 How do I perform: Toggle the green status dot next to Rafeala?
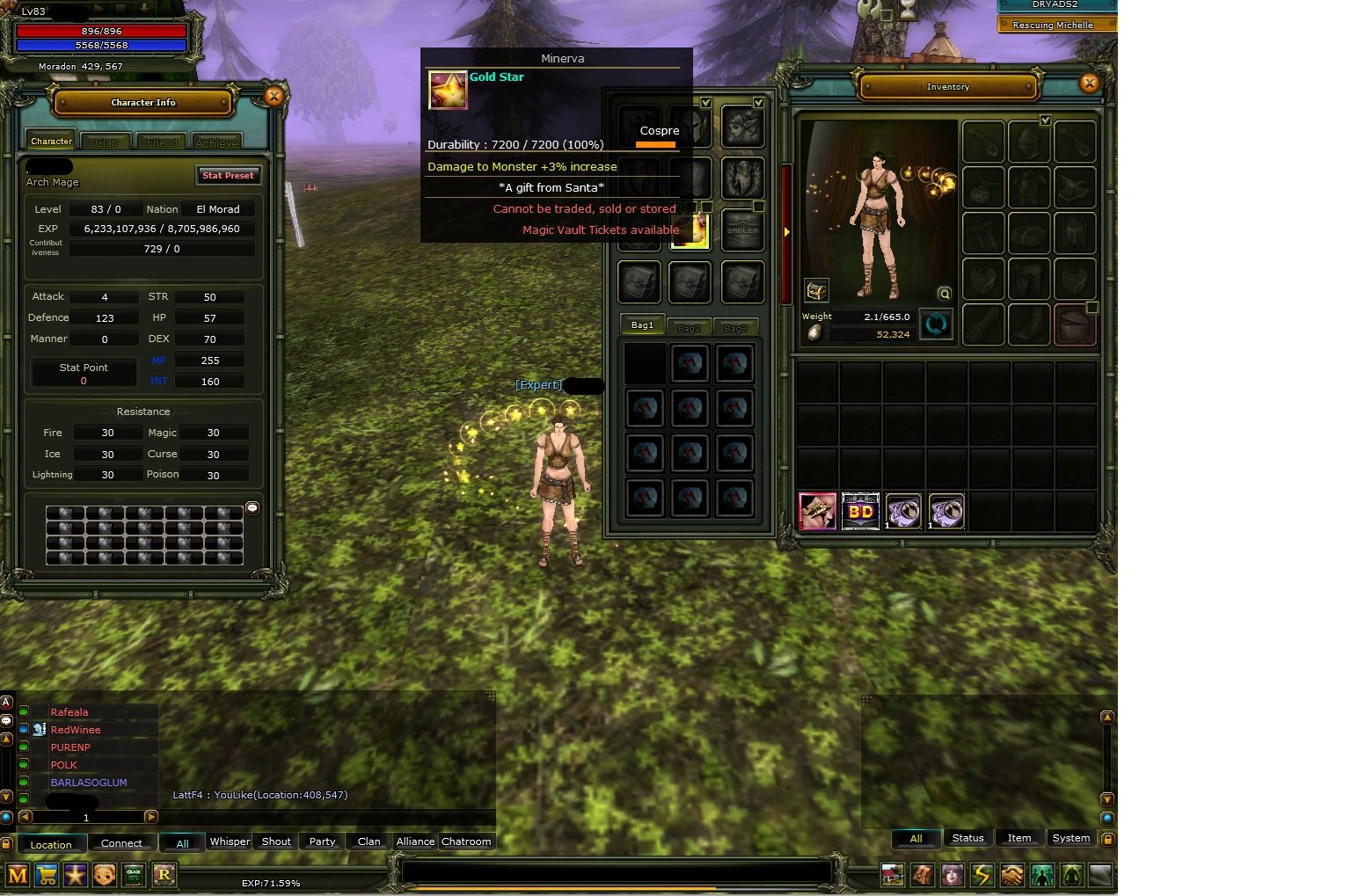click(24, 712)
